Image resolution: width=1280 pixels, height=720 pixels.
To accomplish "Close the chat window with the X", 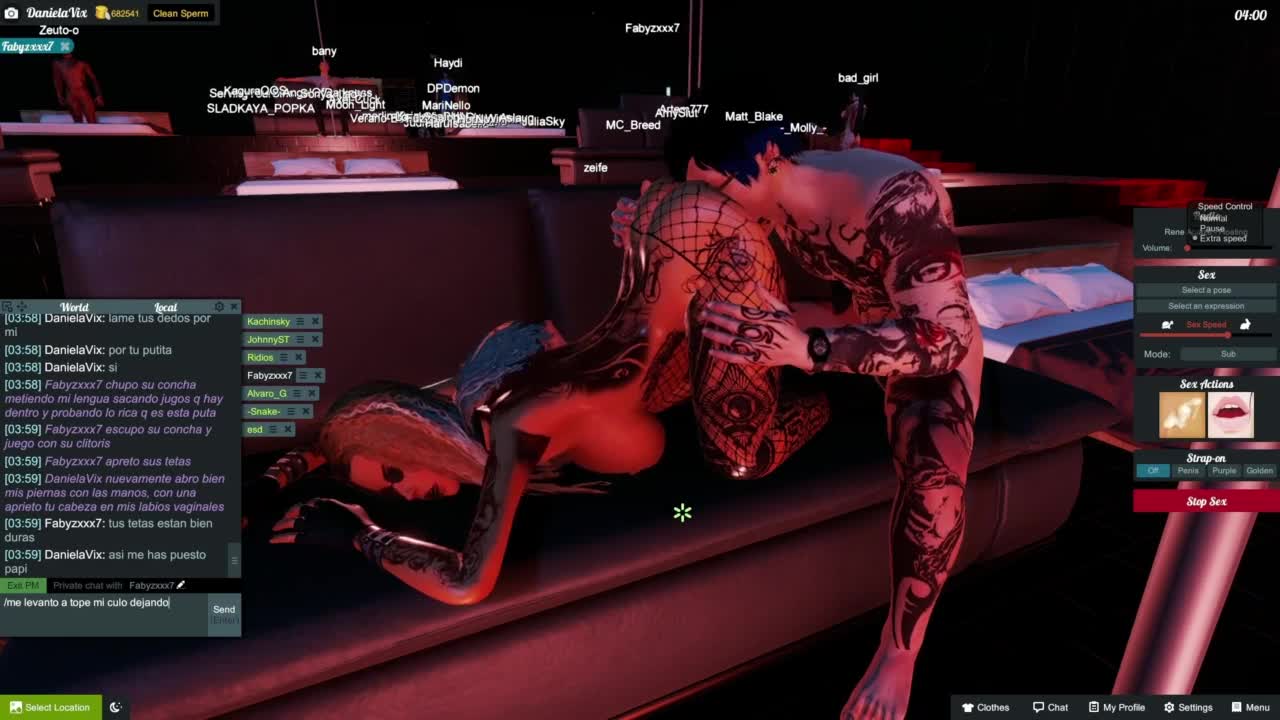I will coord(234,306).
